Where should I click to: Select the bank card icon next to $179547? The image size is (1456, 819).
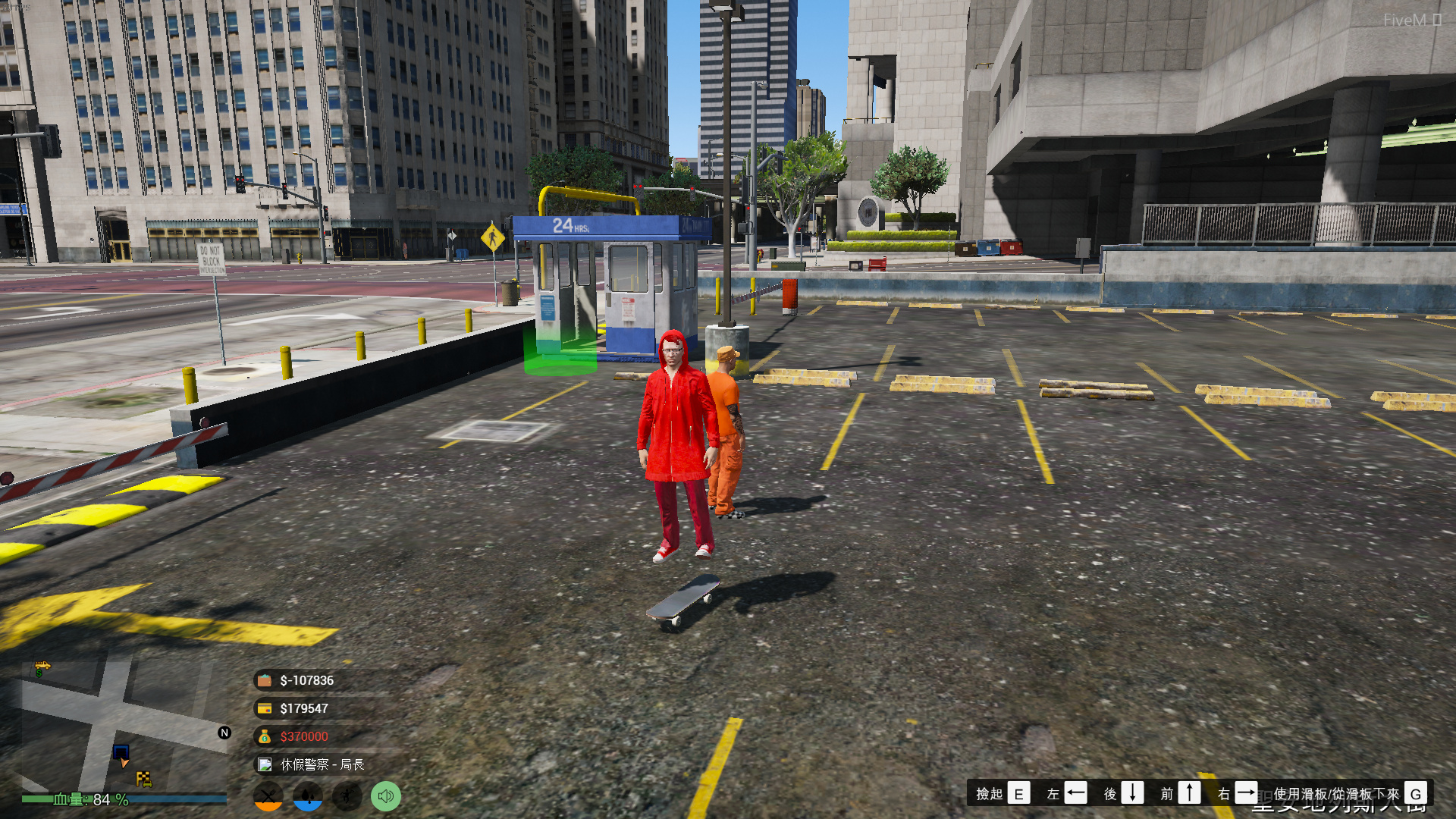[263, 708]
